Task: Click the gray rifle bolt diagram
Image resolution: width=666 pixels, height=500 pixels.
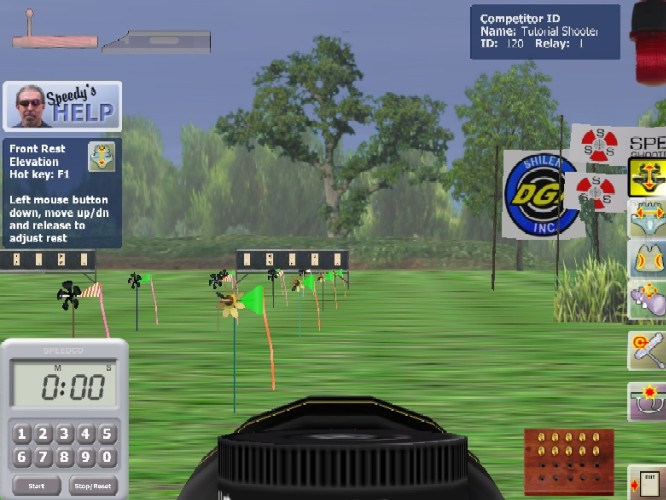Action: [x=157, y=42]
